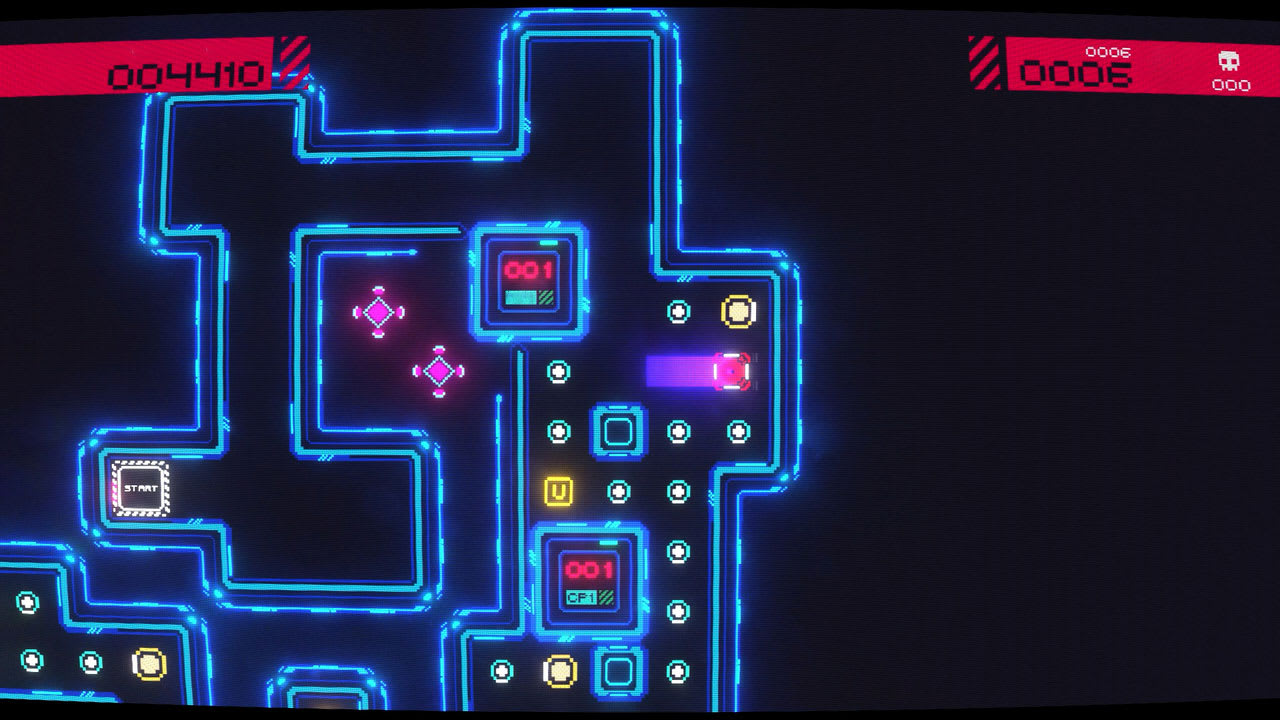Select the upper pink diamond enemy
Viewport: 1280px width, 720px height.
[x=381, y=311]
